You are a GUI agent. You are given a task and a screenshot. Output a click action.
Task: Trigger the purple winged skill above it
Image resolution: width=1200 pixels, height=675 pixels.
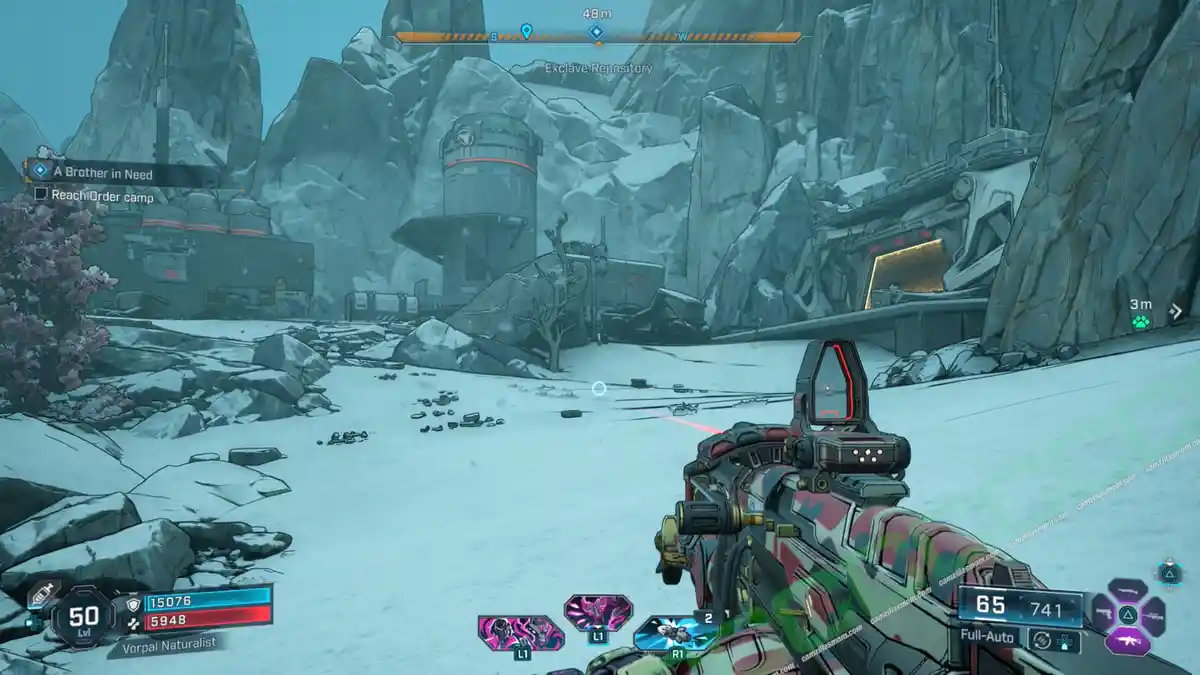click(597, 611)
